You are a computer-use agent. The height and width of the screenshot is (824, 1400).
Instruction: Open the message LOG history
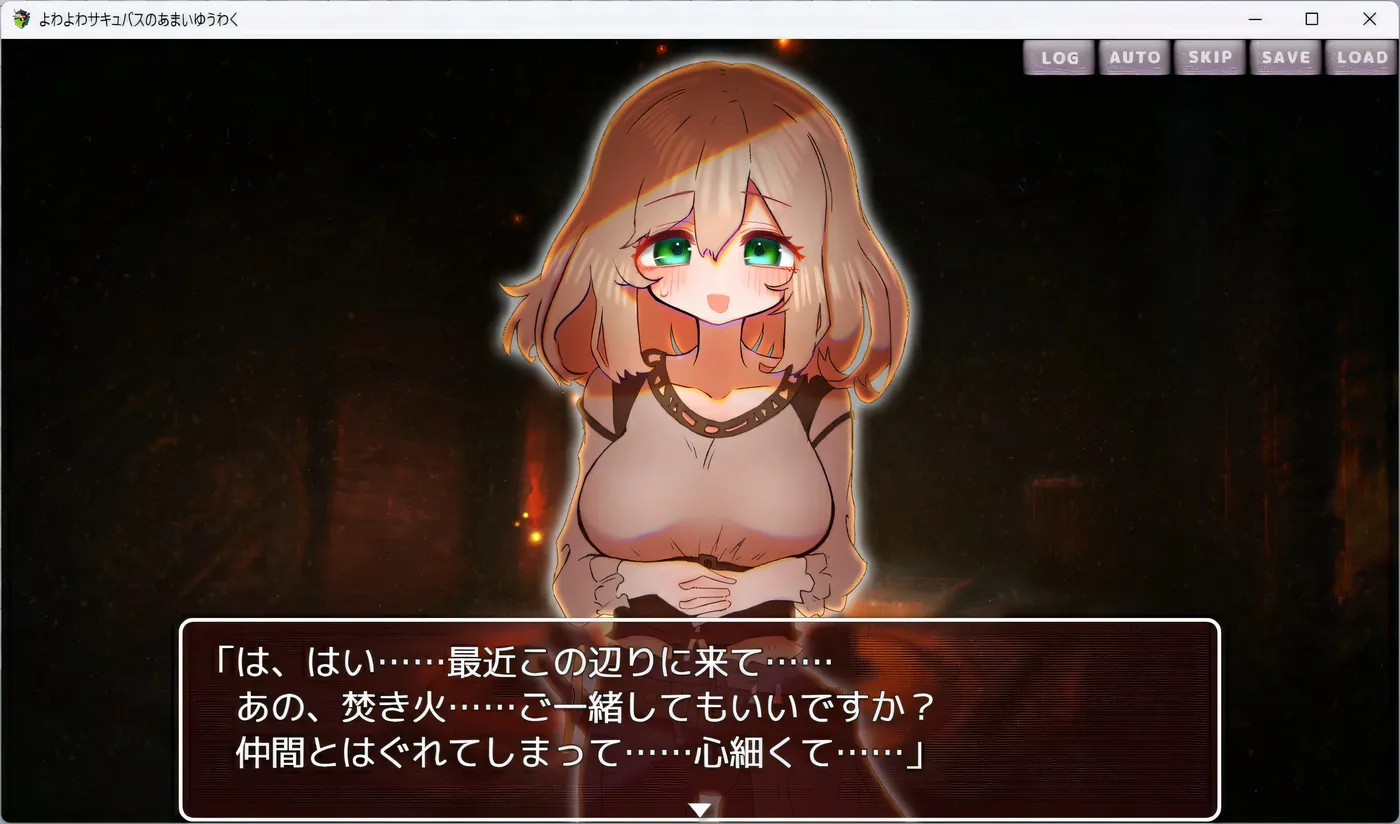click(x=1058, y=57)
